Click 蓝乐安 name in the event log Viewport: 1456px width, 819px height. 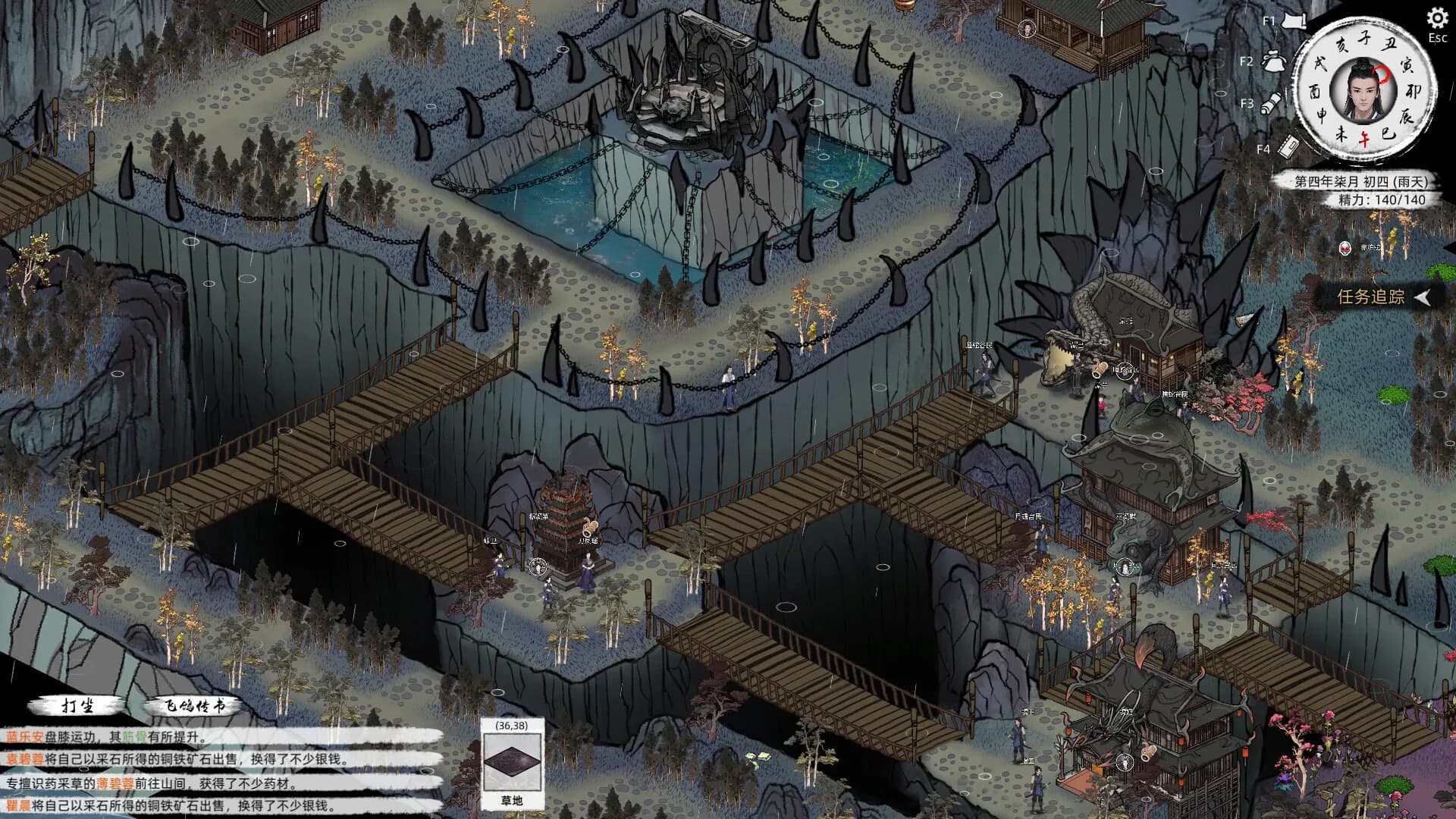24,736
